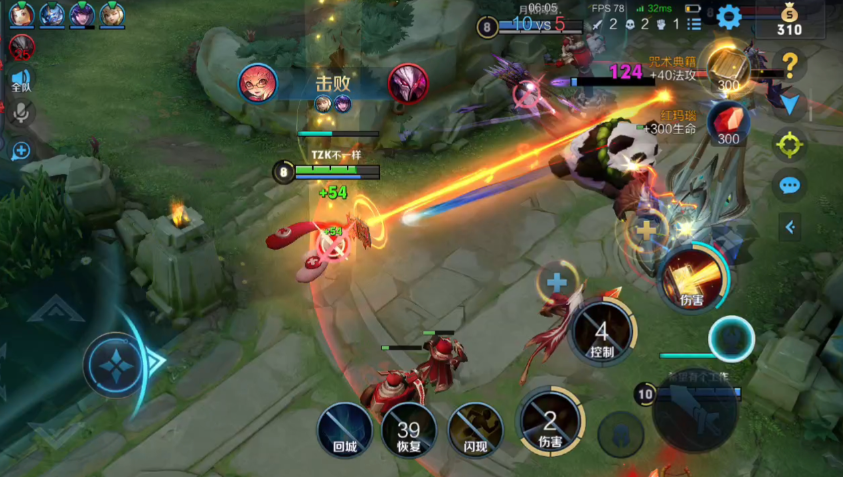Screen dimensions: 843x477
Task: Open the settings gear menu
Action: [x=728, y=16]
